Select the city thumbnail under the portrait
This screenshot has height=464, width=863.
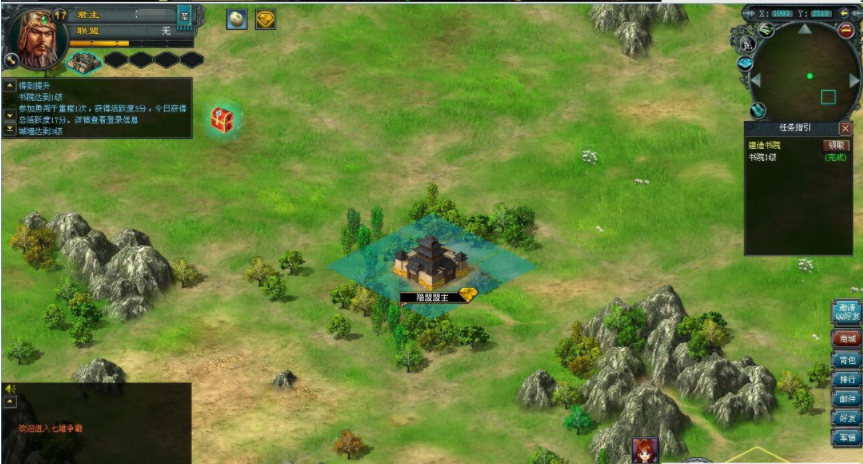point(83,61)
